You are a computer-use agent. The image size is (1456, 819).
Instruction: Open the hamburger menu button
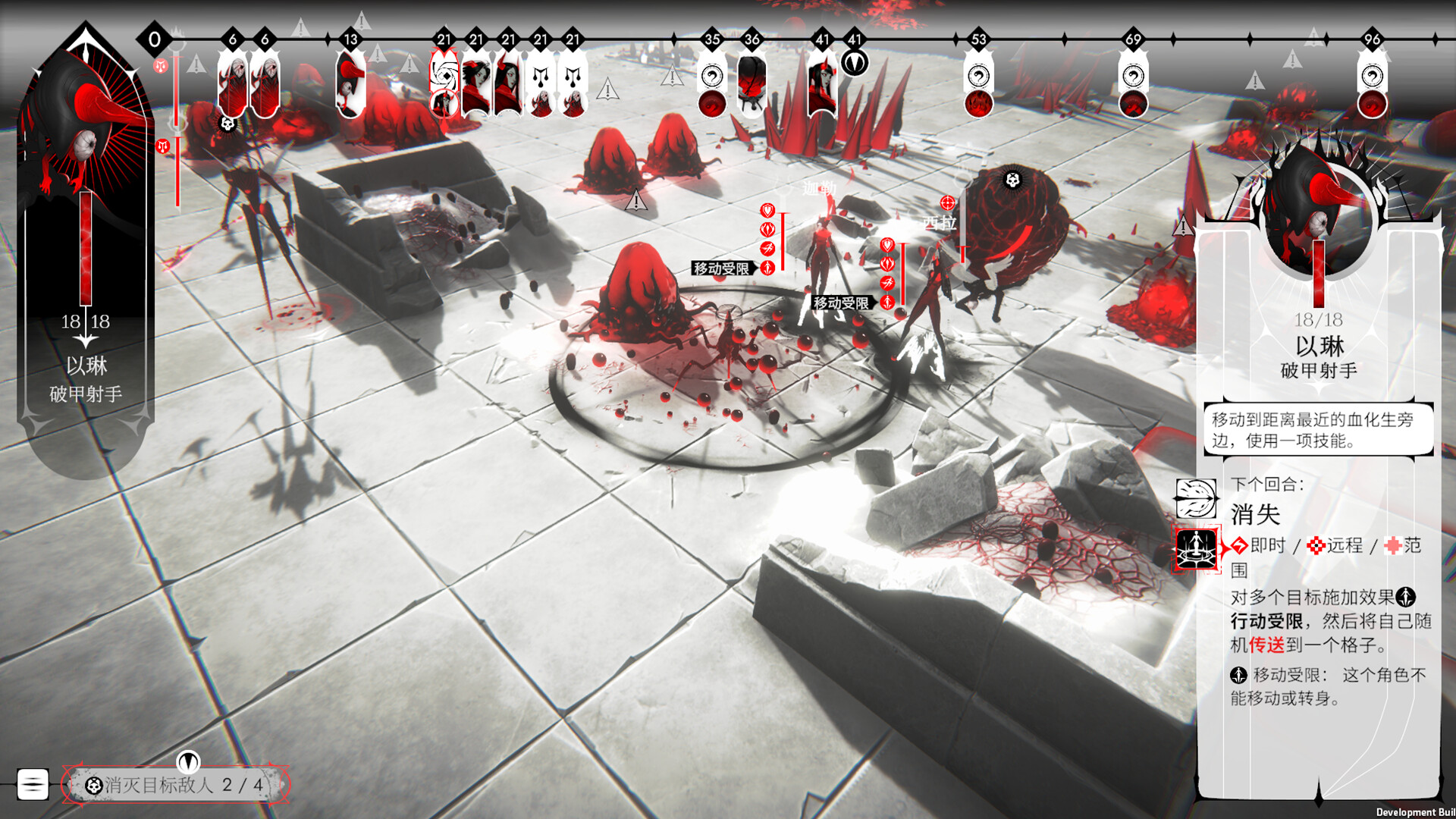click(33, 784)
